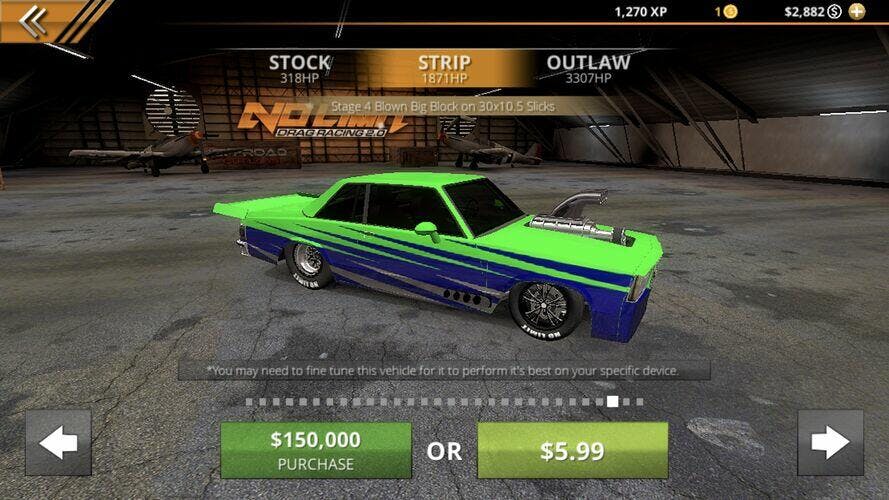The image size is (889, 500).
Task: Show the previous car with left arrow
Action: tap(58, 443)
